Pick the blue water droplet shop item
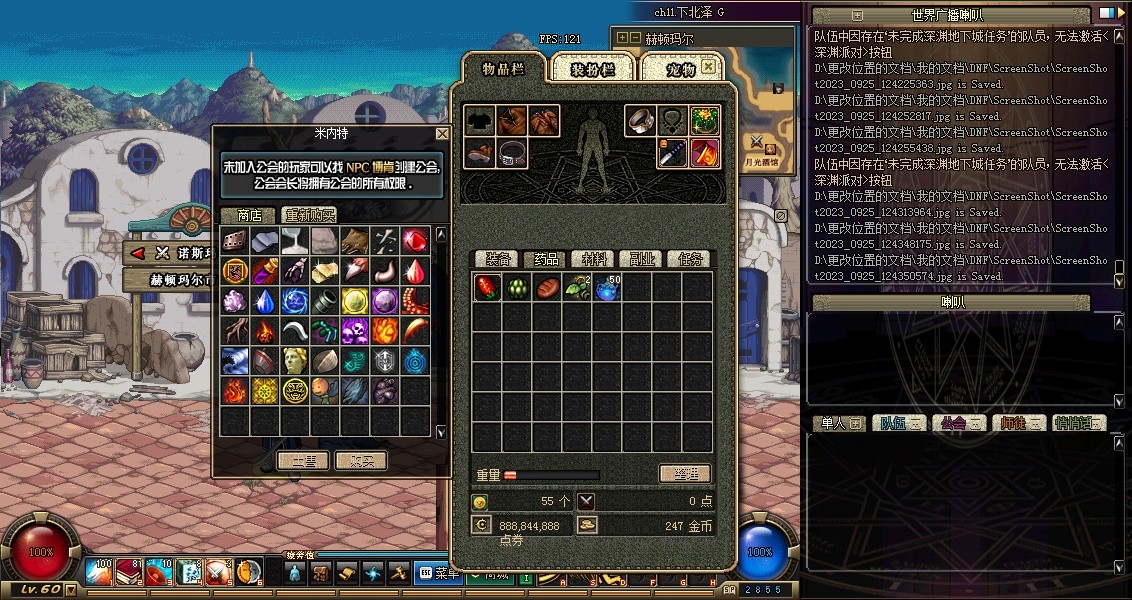The width and height of the screenshot is (1132, 600). tap(265, 301)
